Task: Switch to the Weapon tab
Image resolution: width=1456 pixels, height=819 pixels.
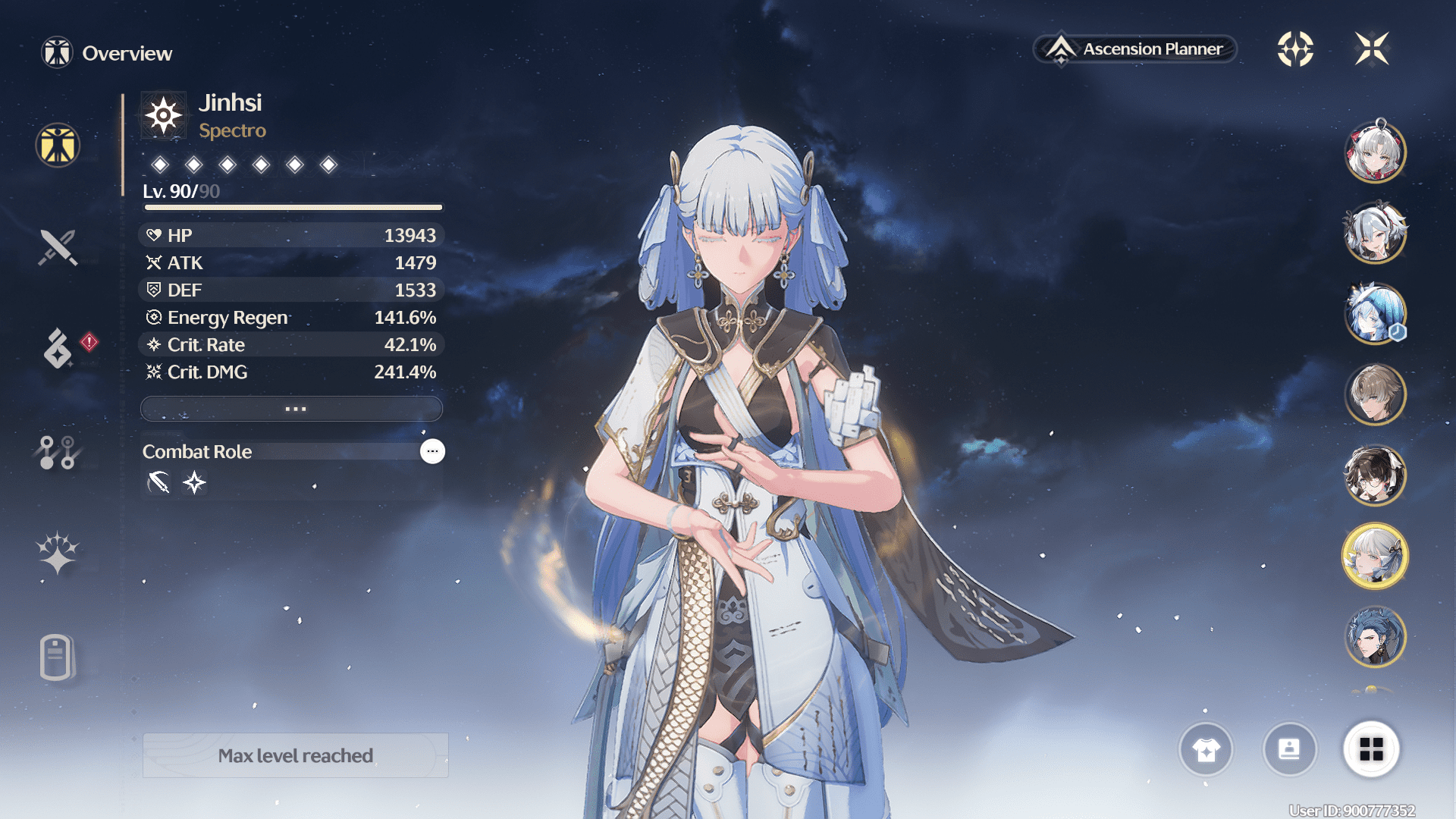Action: tap(58, 247)
